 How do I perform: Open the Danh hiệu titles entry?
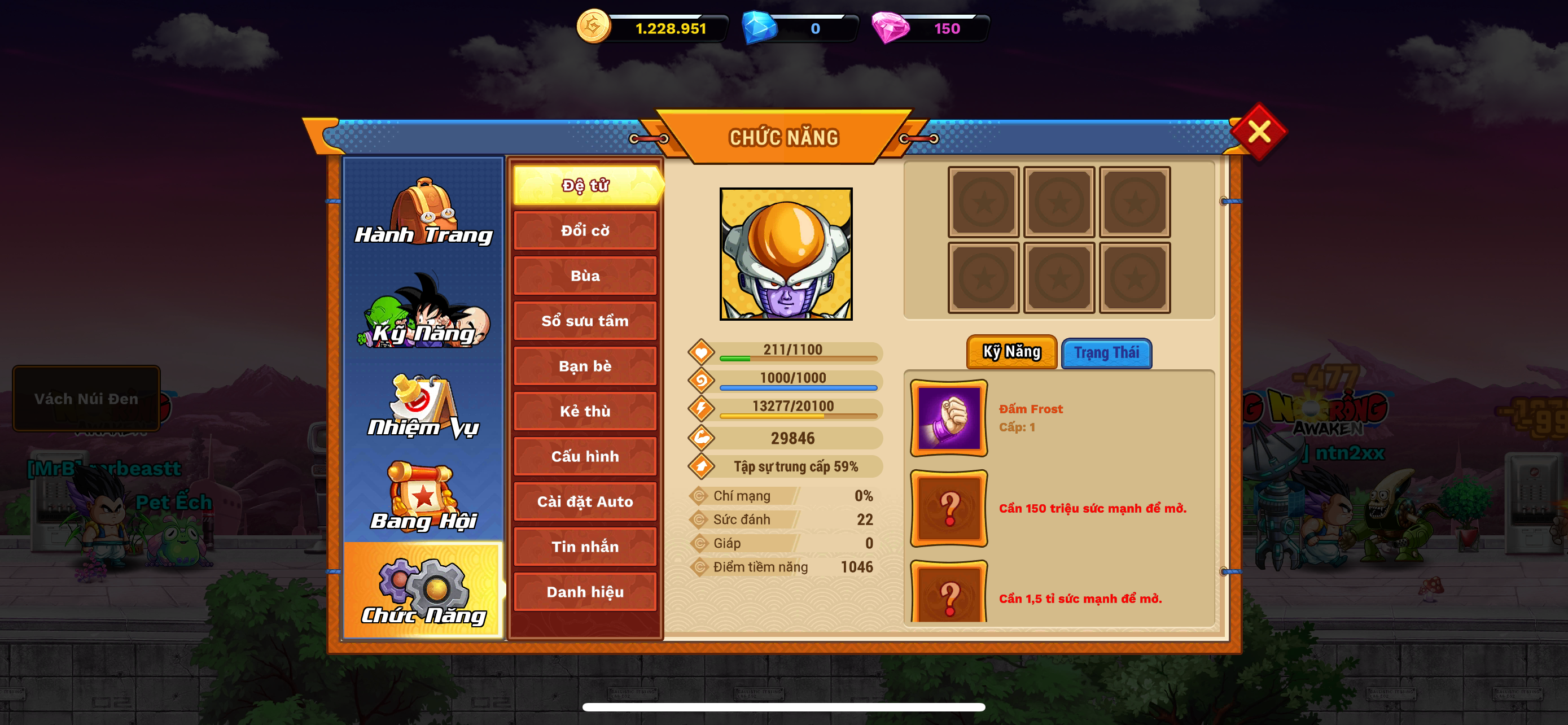coord(585,592)
